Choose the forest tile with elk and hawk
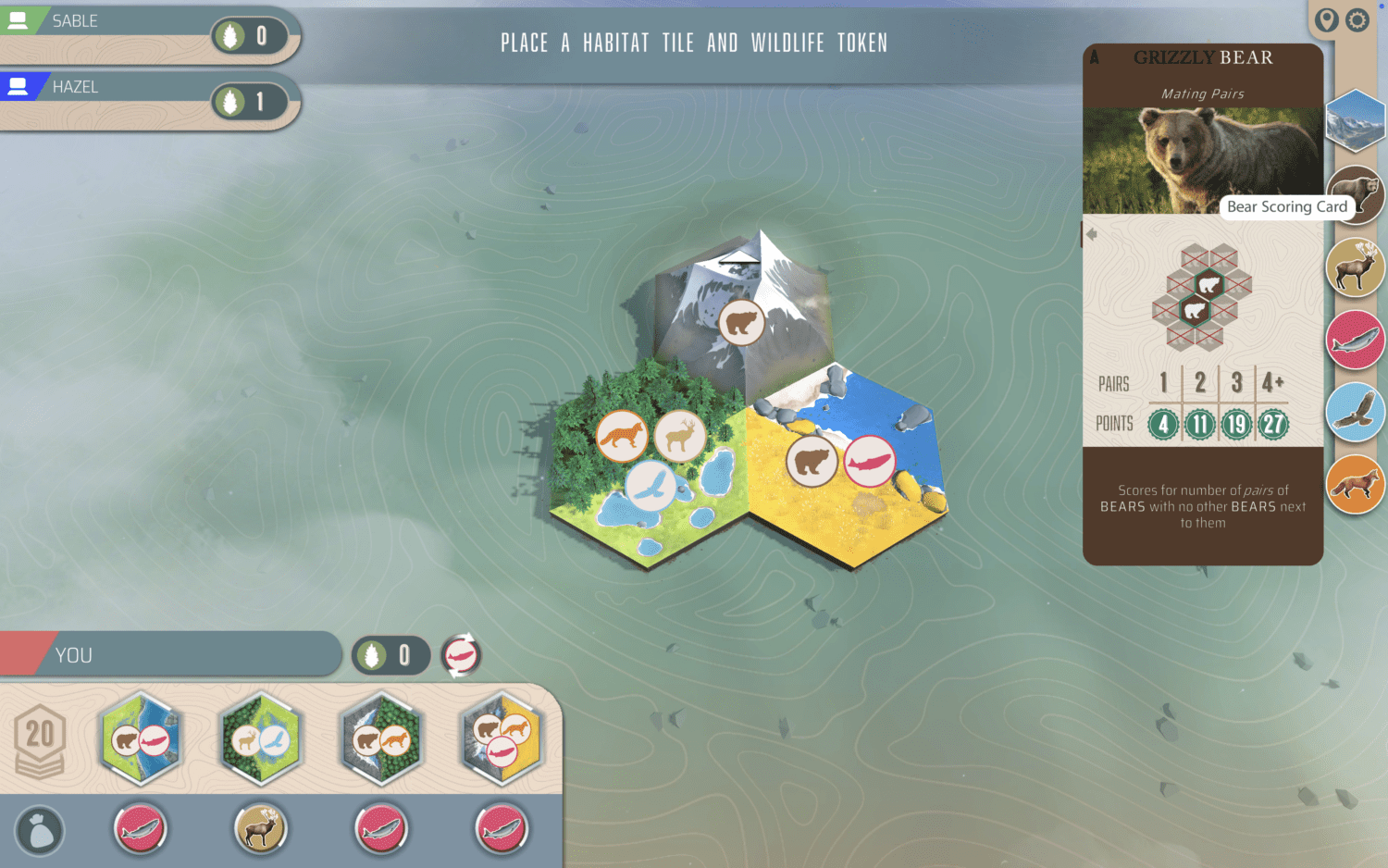Screen dimensions: 1388x868 260,739
